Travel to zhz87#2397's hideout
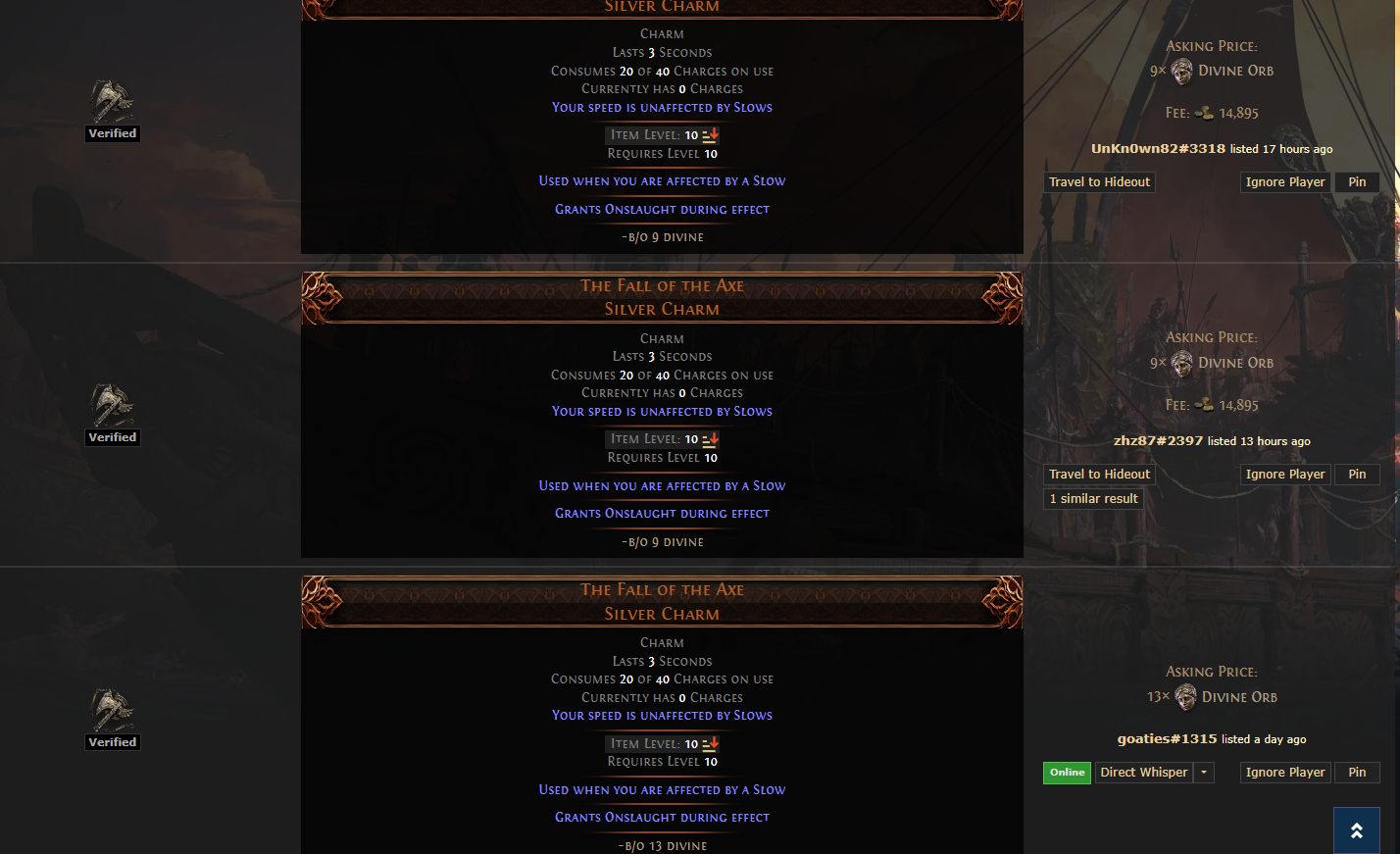The width and height of the screenshot is (1400, 854). pos(1099,475)
